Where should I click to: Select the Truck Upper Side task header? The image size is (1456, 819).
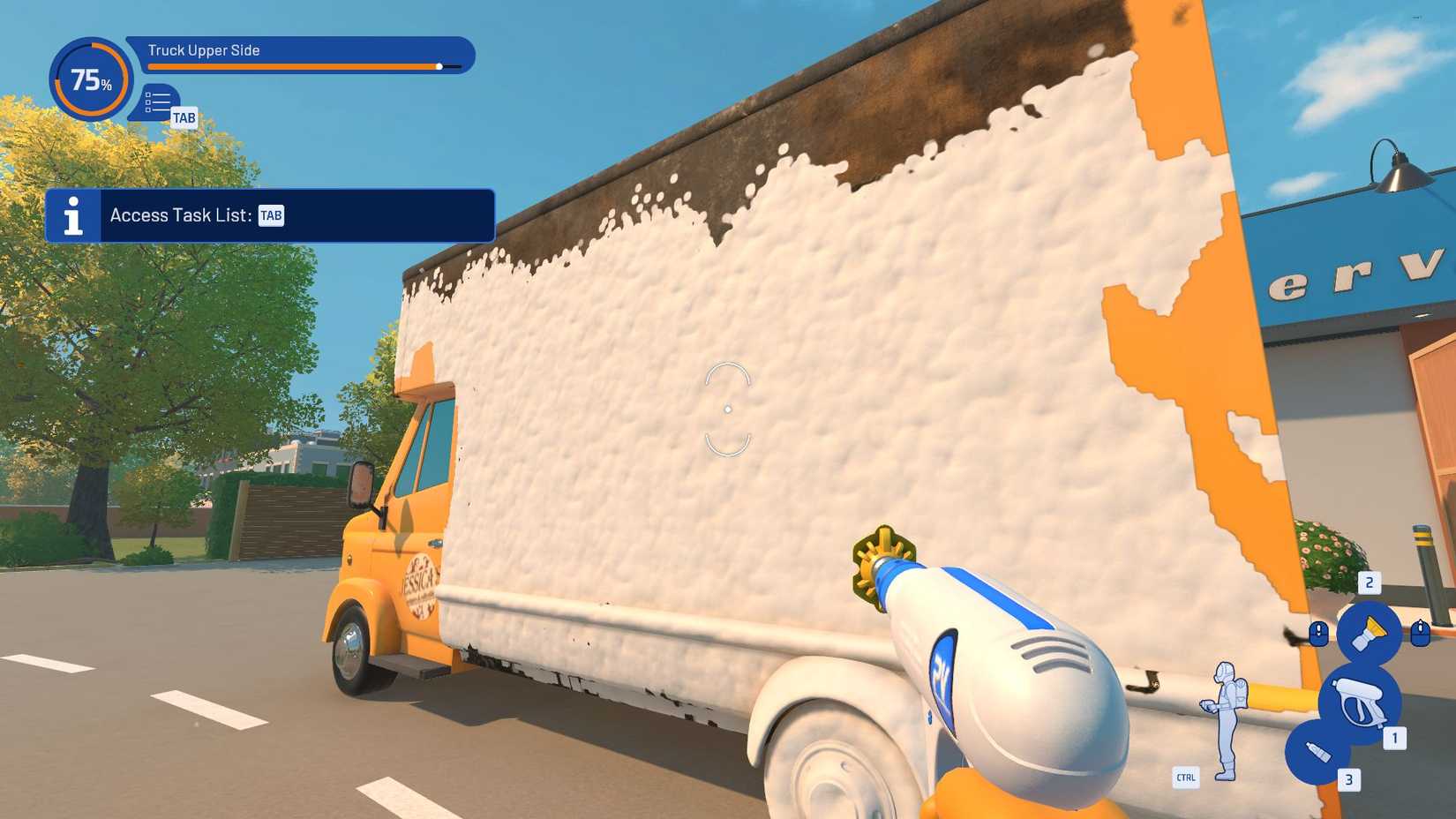204,50
